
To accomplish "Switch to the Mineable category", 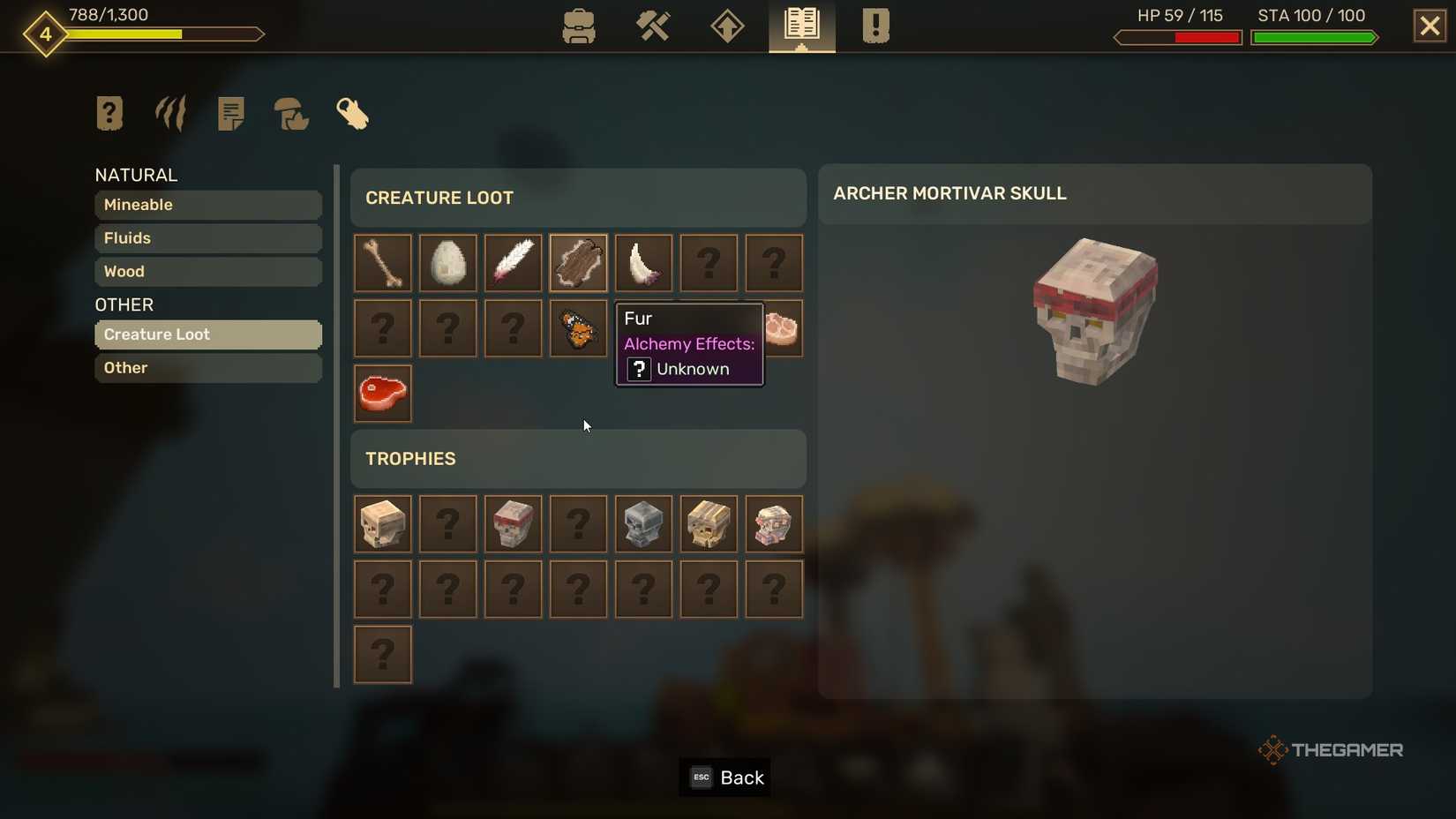I will [x=207, y=205].
